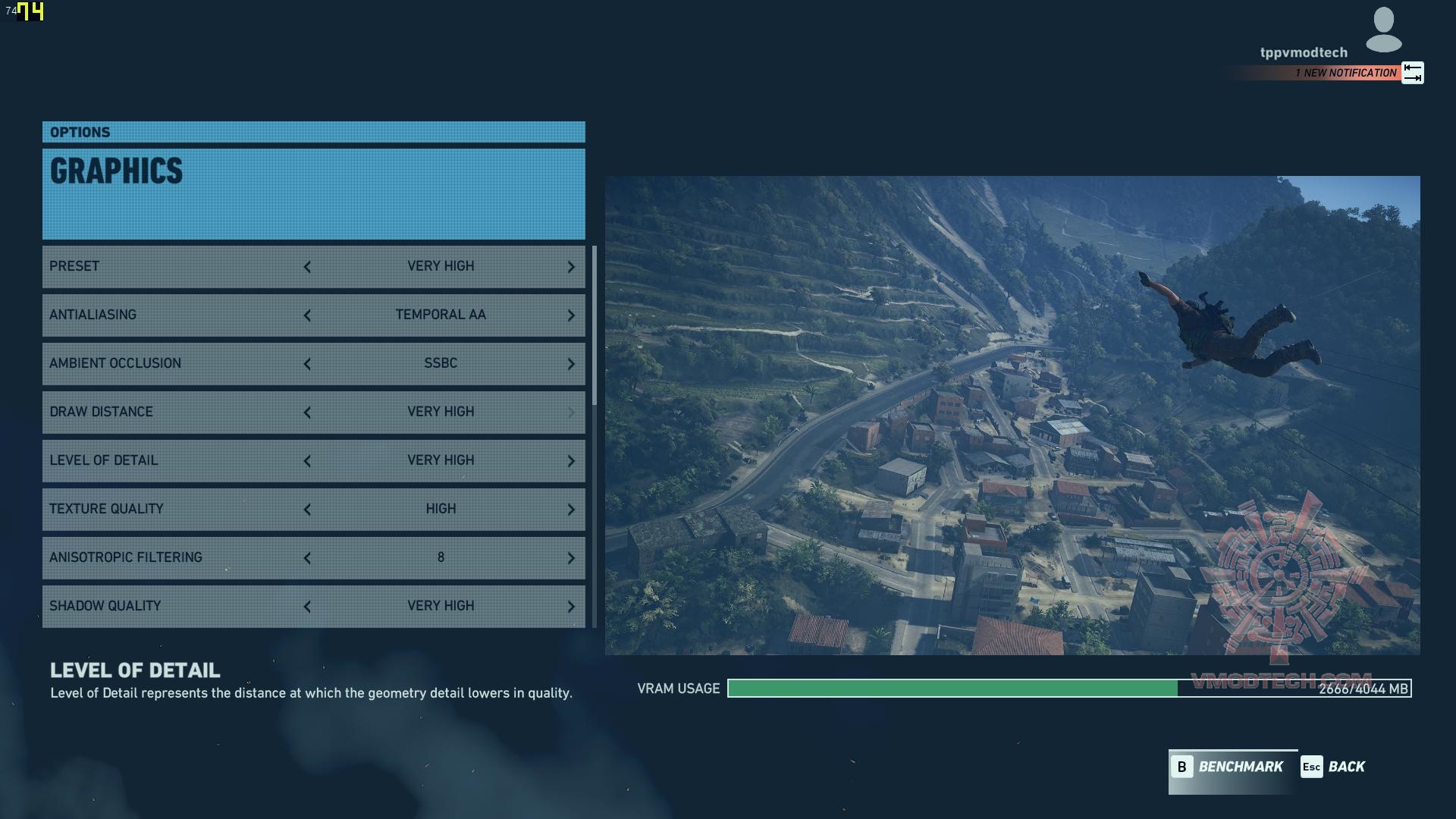Decrease Shadow Quality using its left arrow

click(x=307, y=607)
